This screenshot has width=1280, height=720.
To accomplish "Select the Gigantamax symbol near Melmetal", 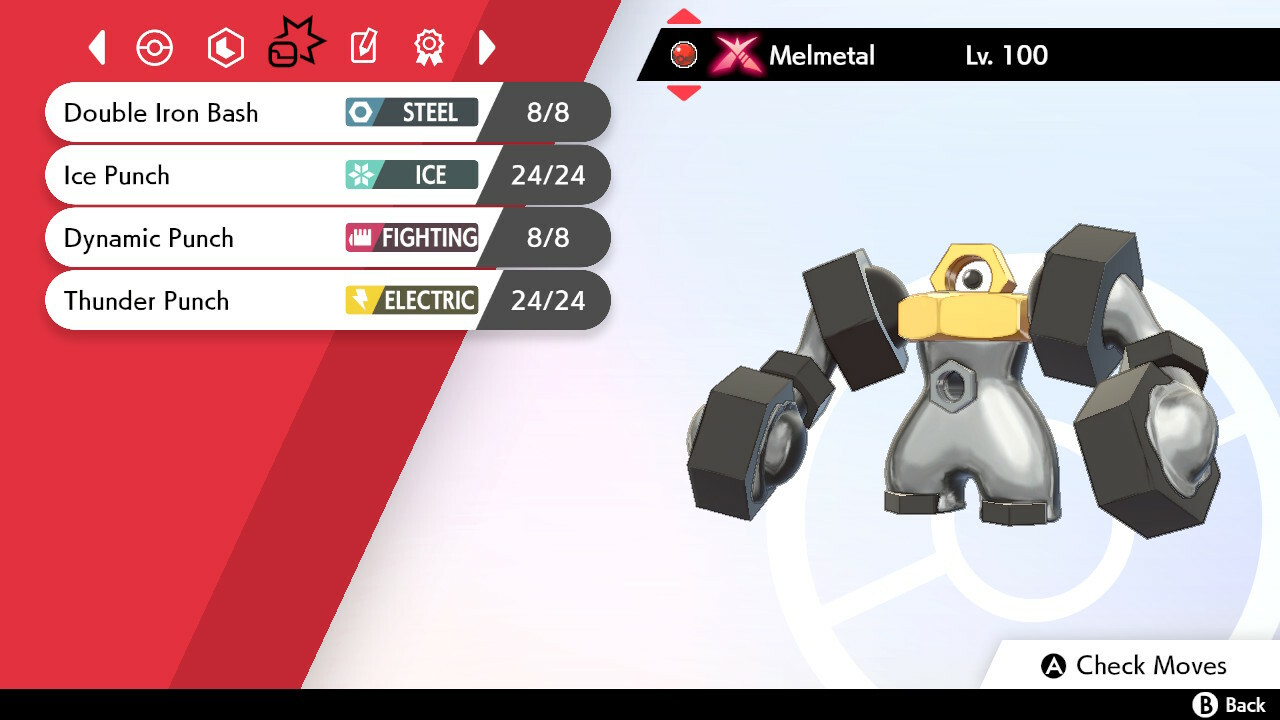I will coord(736,54).
